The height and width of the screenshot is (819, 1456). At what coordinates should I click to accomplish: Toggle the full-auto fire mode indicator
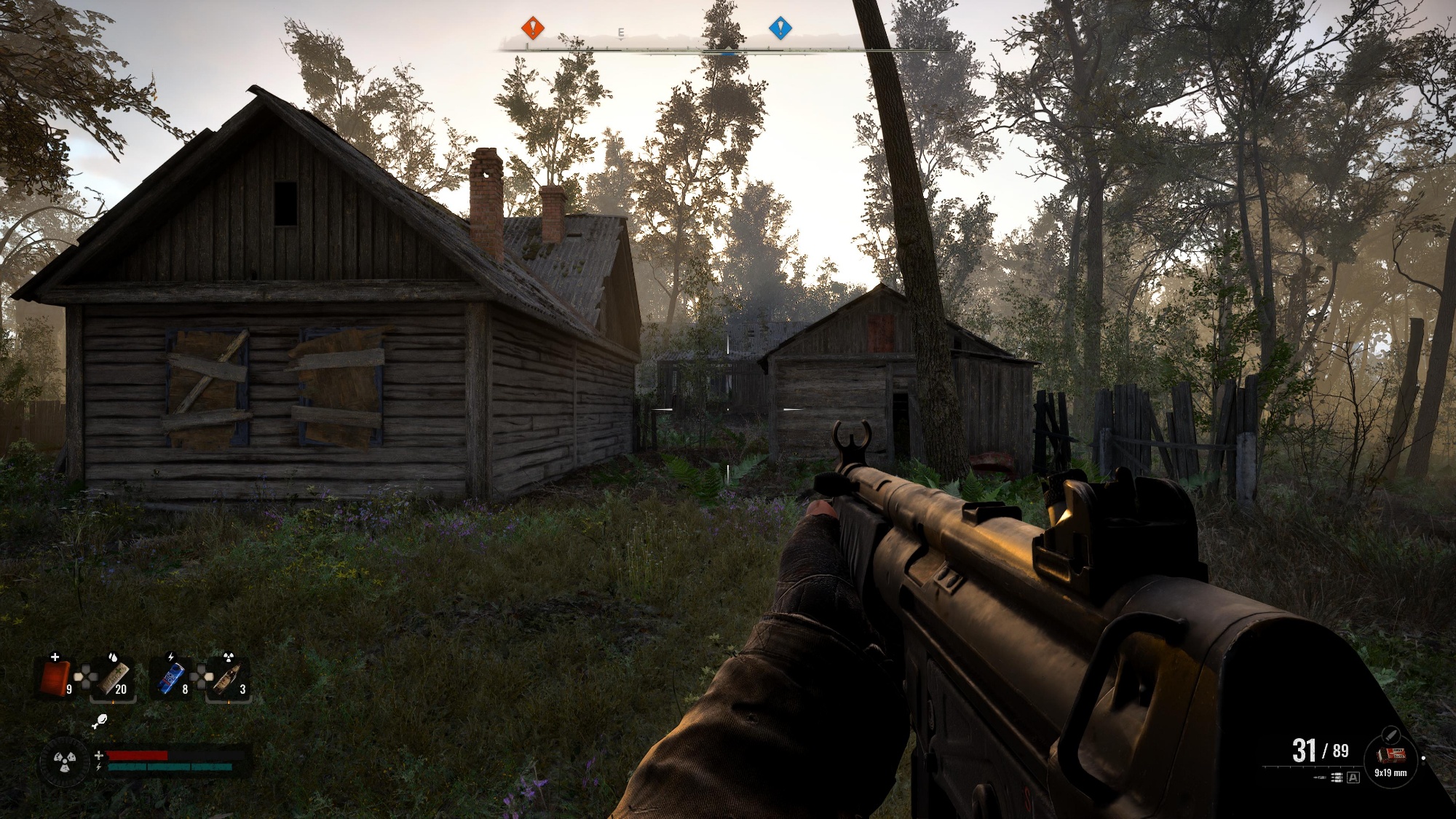[1353, 778]
